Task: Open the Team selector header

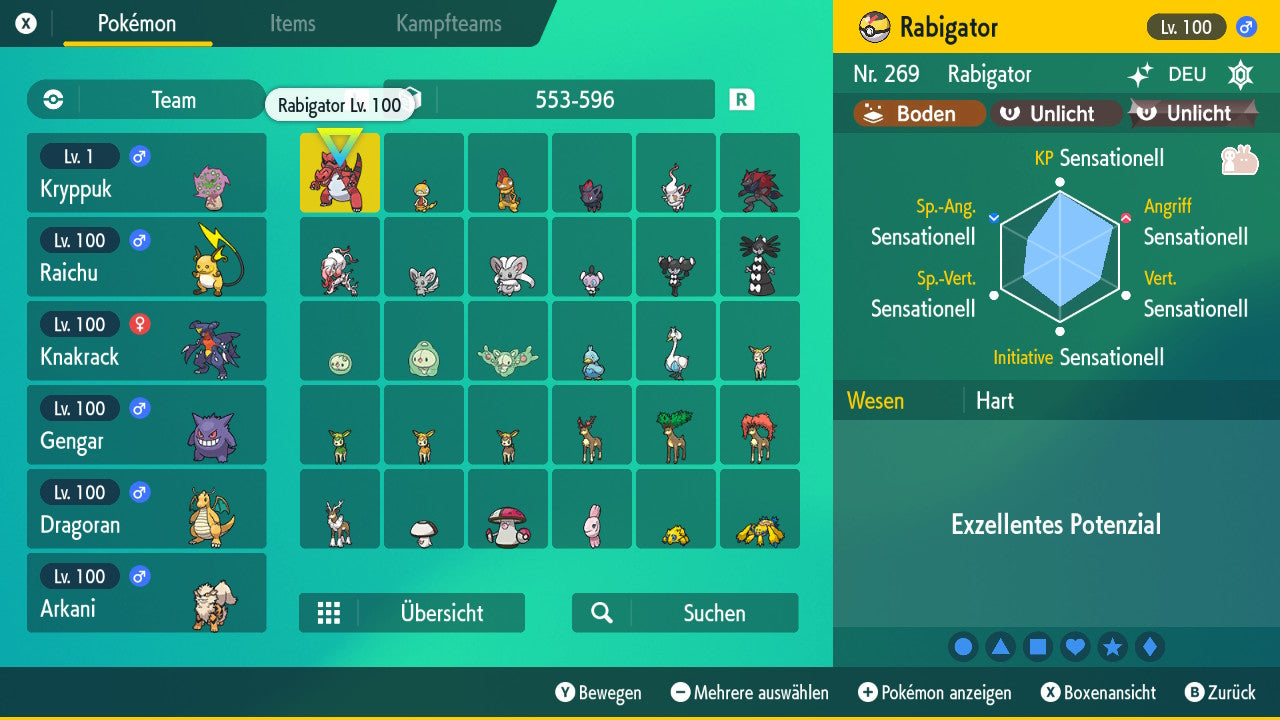Action: 173,100
